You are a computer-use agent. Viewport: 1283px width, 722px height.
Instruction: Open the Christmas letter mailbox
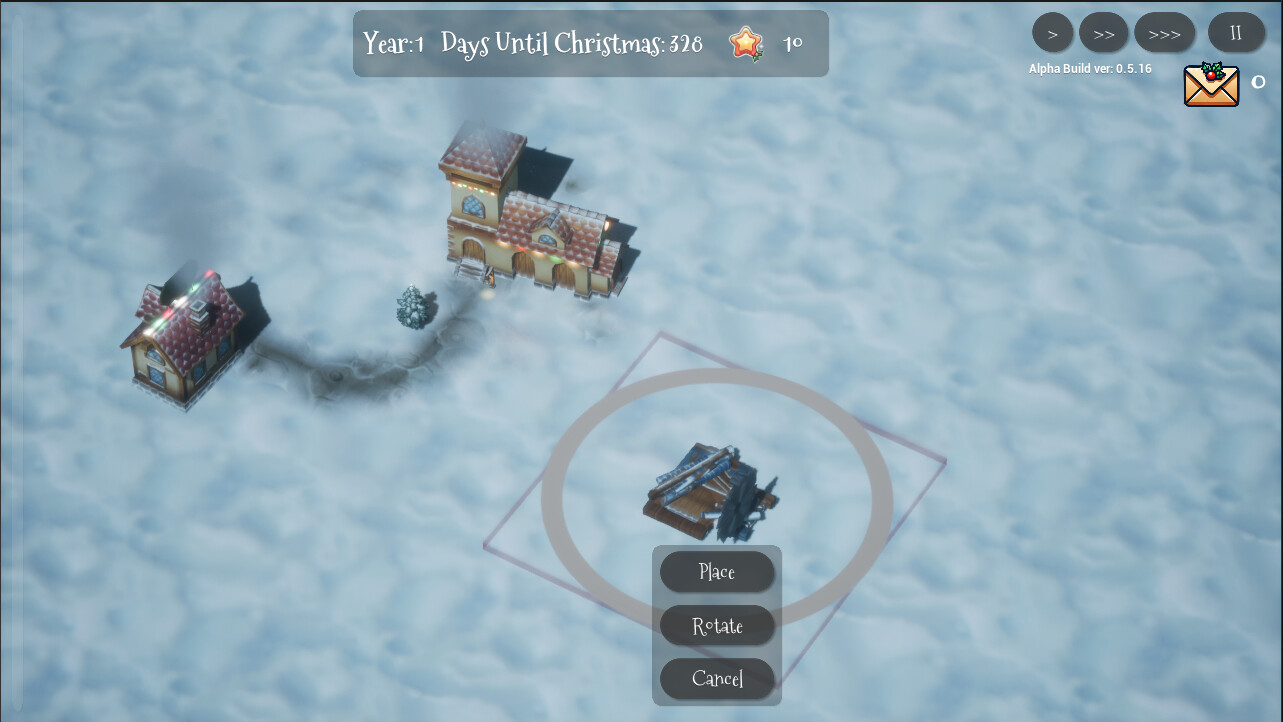[1211, 85]
